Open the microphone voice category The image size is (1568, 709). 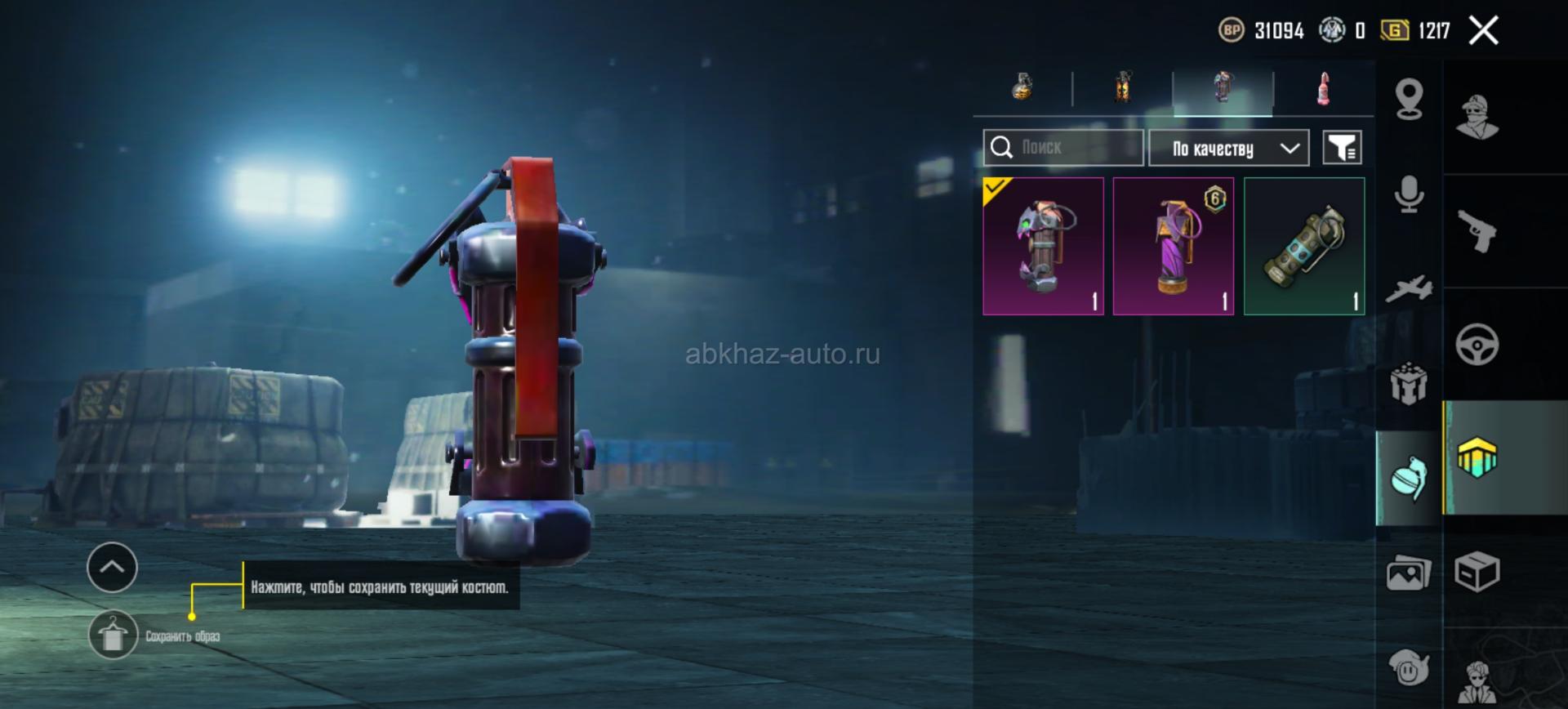pyautogui.click(x=1409, y=194)
